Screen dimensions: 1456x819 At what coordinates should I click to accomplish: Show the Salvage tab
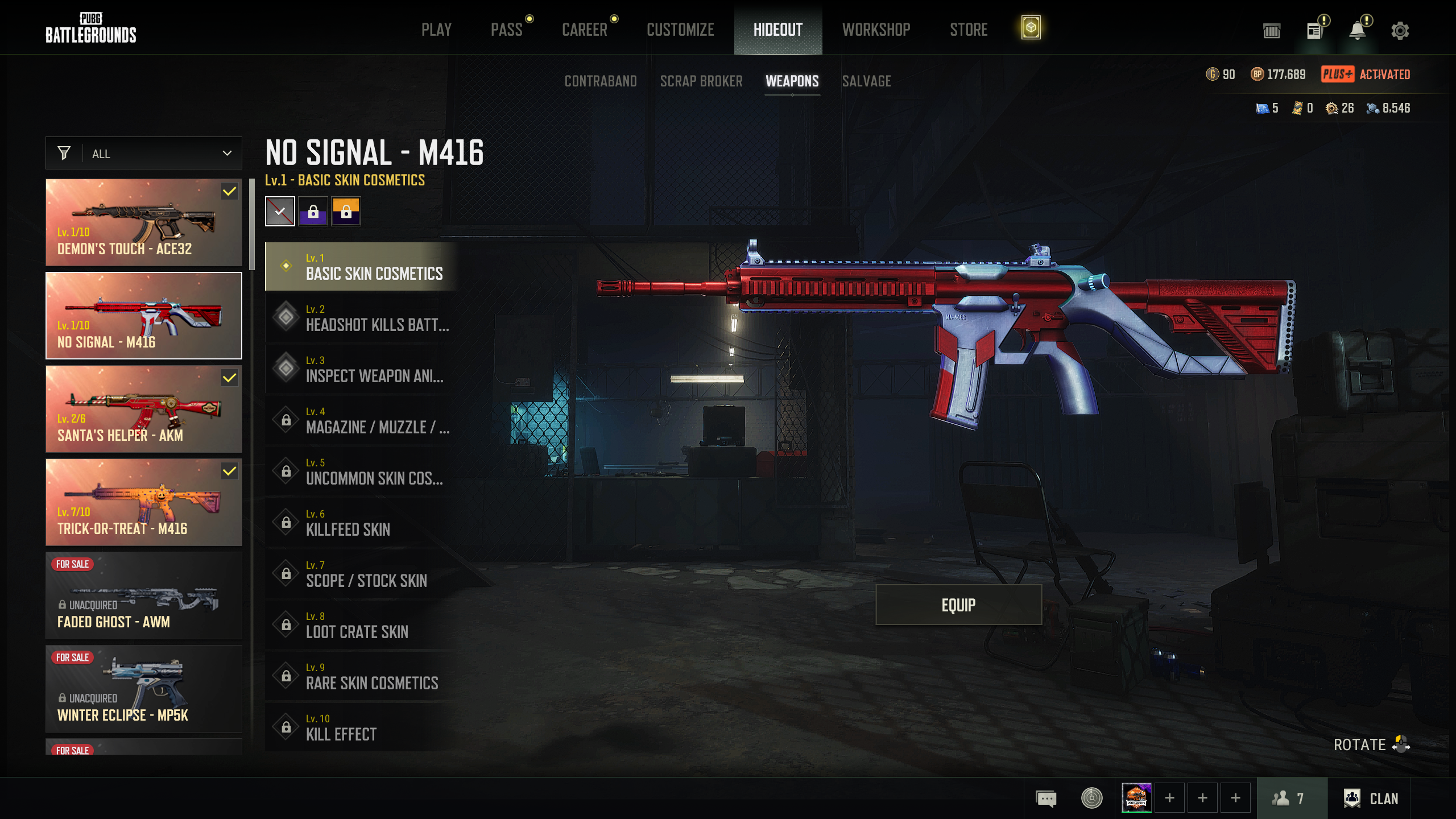pyautogui.click(x=866, y=81)
